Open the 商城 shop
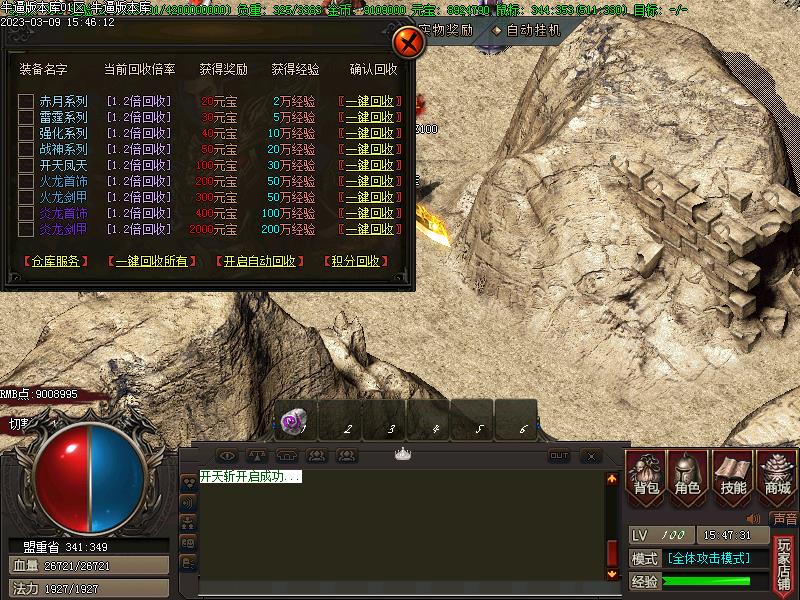 click(x=777, y=474)
